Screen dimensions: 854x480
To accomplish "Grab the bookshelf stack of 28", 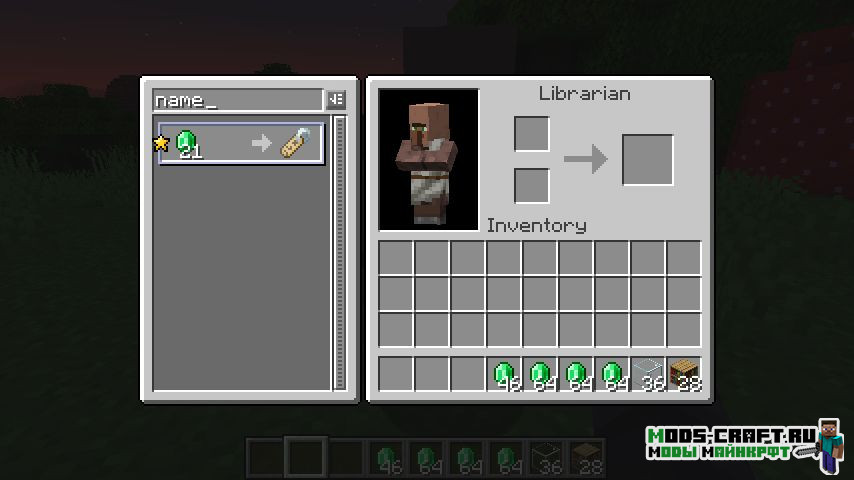I will click(x=684, y=374).
